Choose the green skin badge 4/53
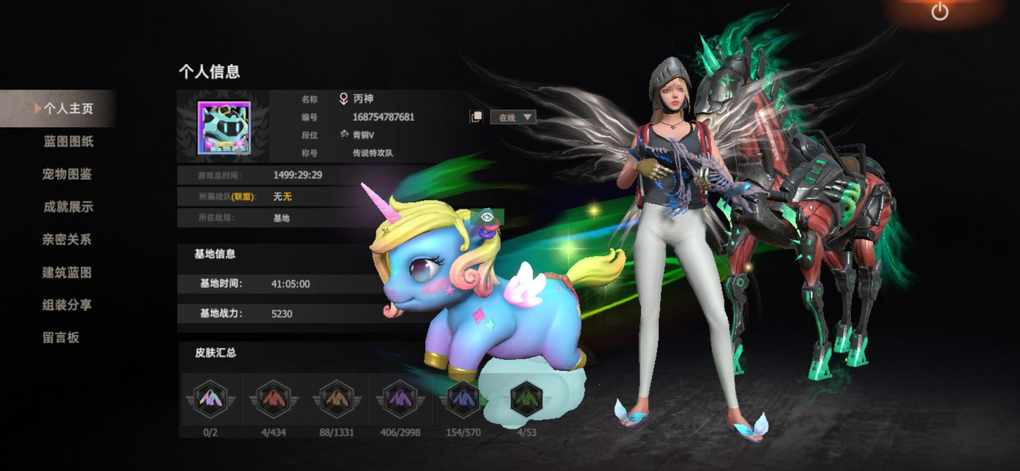 (525, 399)
